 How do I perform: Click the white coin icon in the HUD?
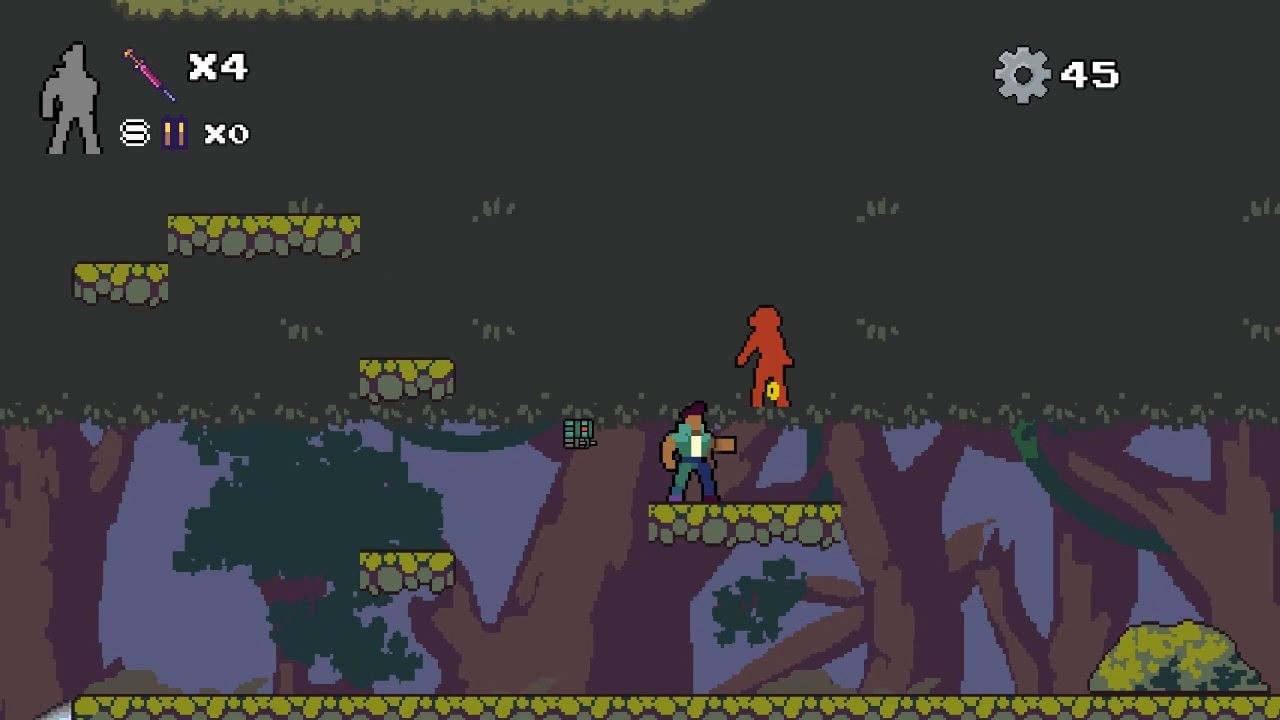point(135,133)
